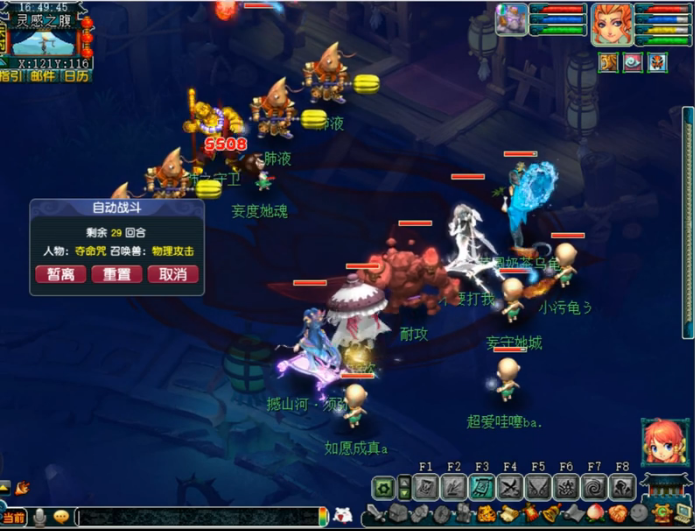Use the F8 skill slot
Viewport: 695px width, 531px height.
[x=622, y=487]
